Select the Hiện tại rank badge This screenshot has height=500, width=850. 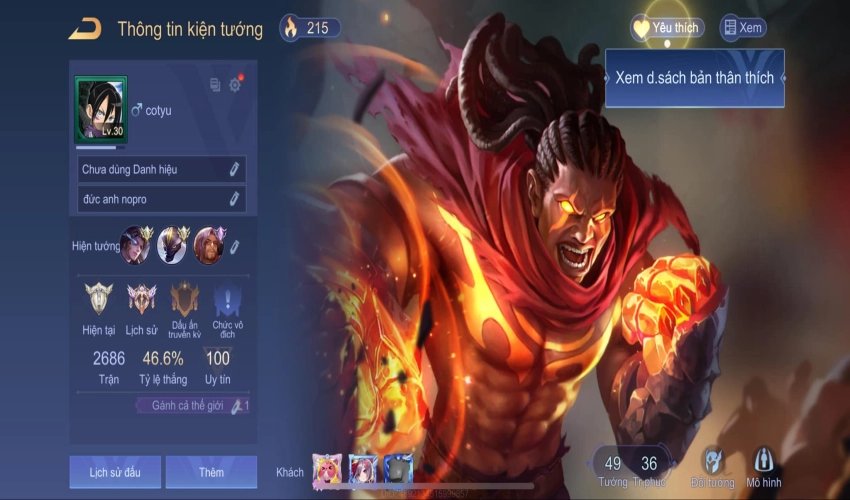point(99,304)
